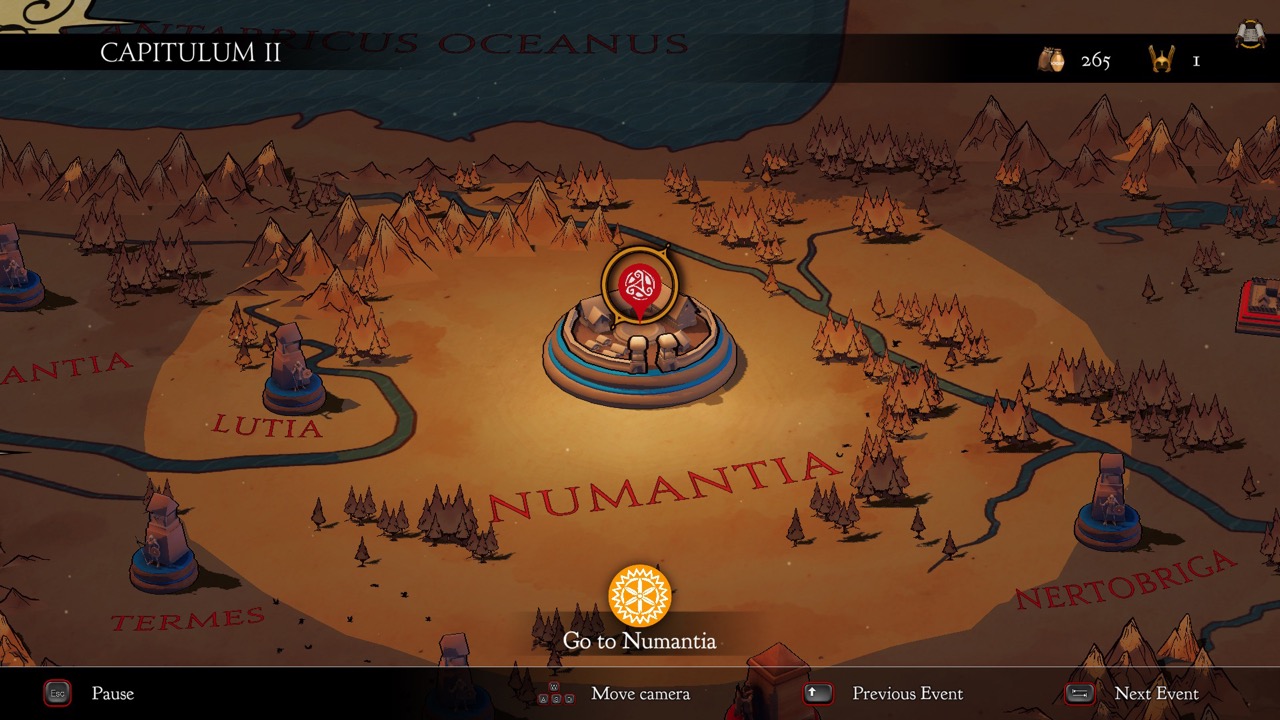This screenshot has height=720, width=1280.
Task: Choose the Next Event option
Action: (1155, 693)
